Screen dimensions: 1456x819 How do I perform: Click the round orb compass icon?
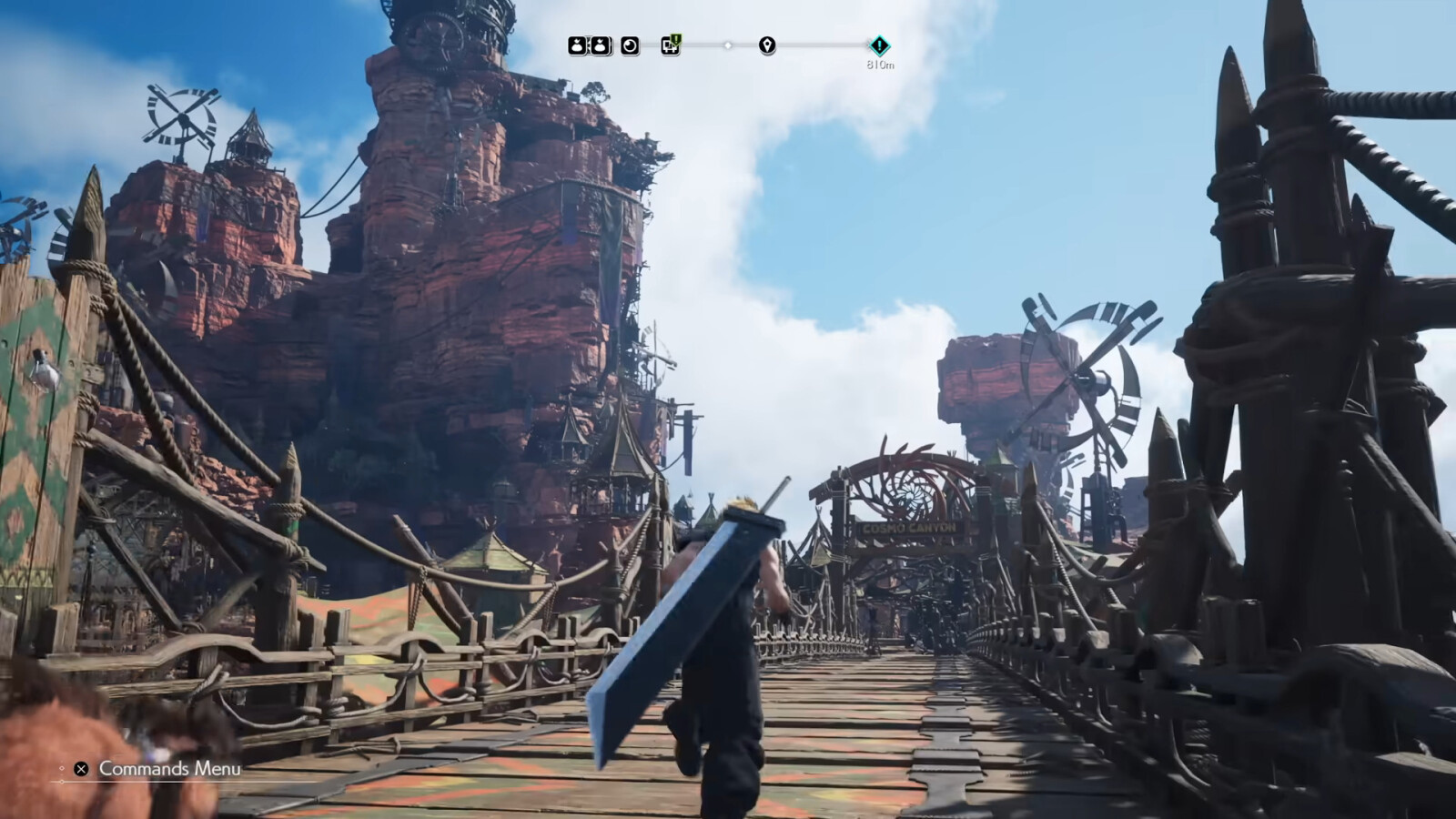coord(630,45)
